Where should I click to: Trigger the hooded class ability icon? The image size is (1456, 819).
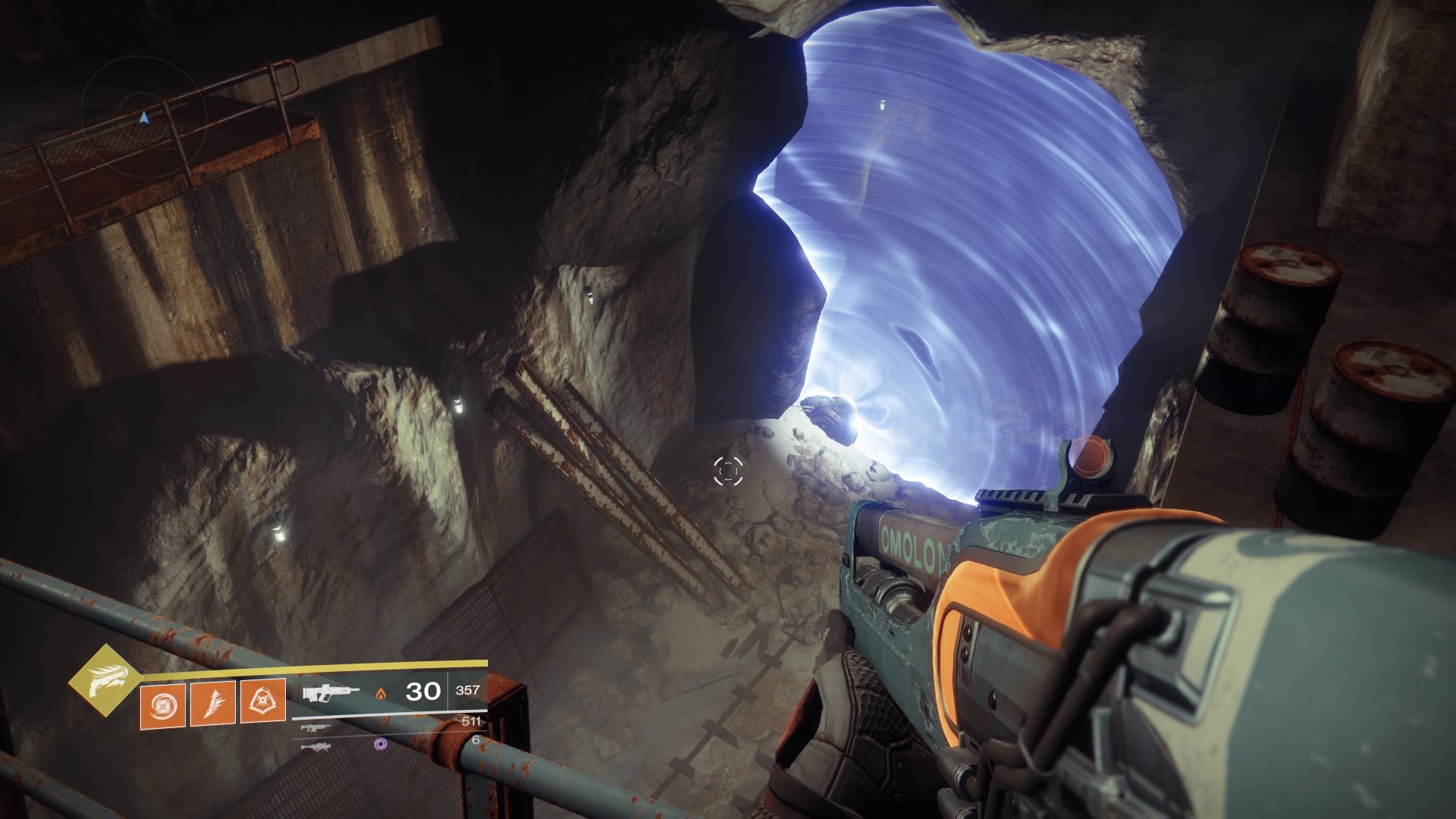click(262, 700)
